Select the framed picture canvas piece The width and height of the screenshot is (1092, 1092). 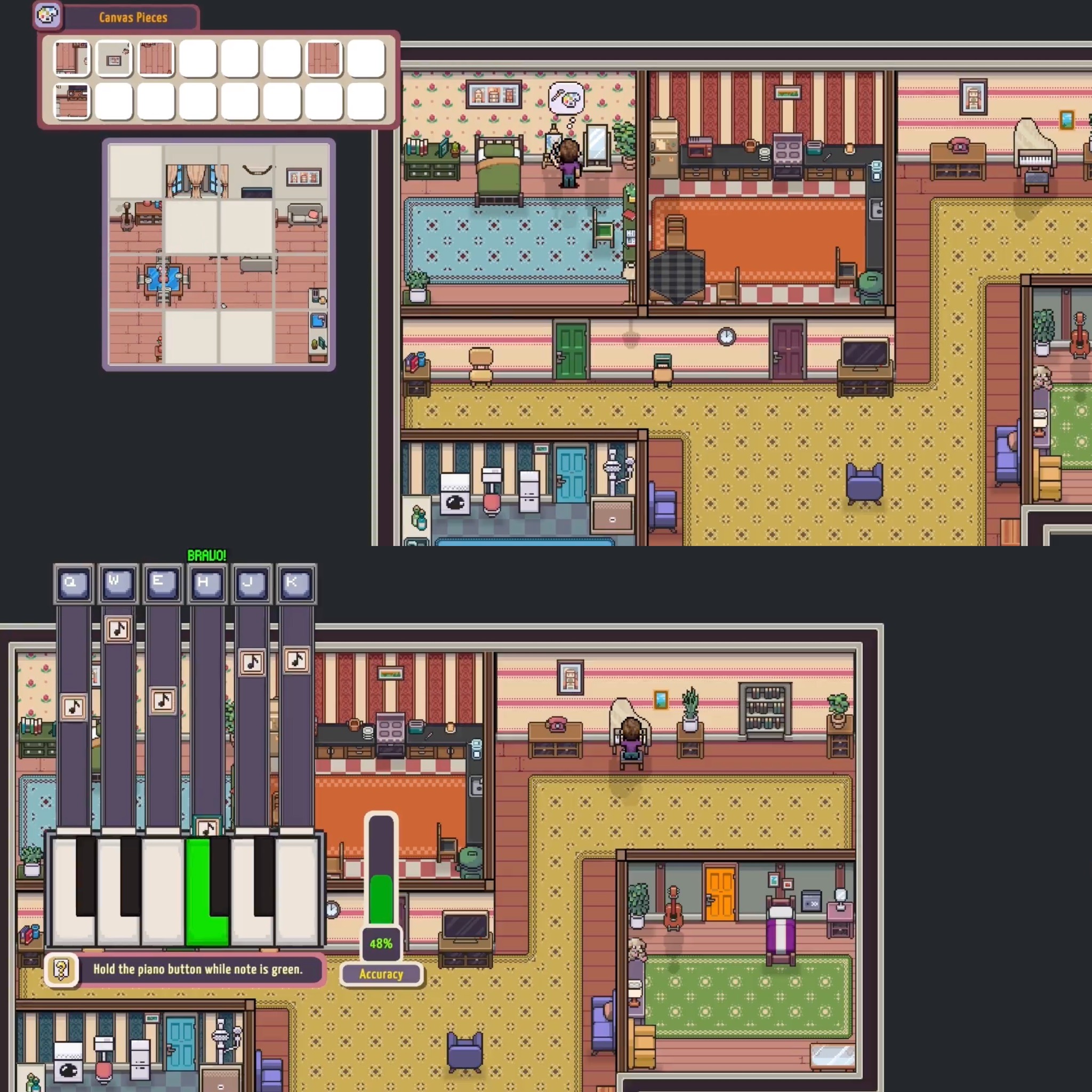pos(115,59)
